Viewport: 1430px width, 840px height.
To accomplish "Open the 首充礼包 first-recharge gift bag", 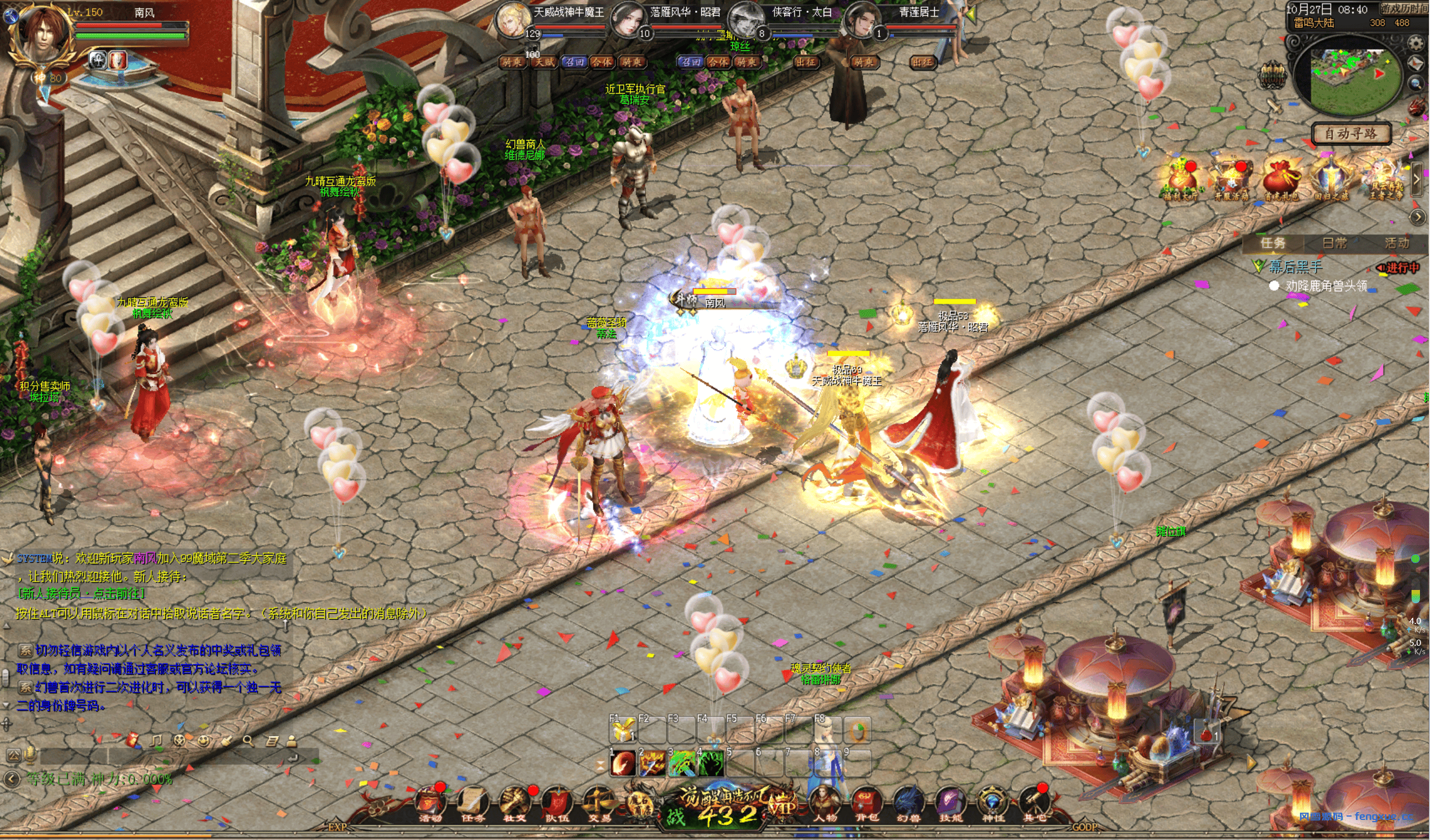I will click(x=1281, y=180).
